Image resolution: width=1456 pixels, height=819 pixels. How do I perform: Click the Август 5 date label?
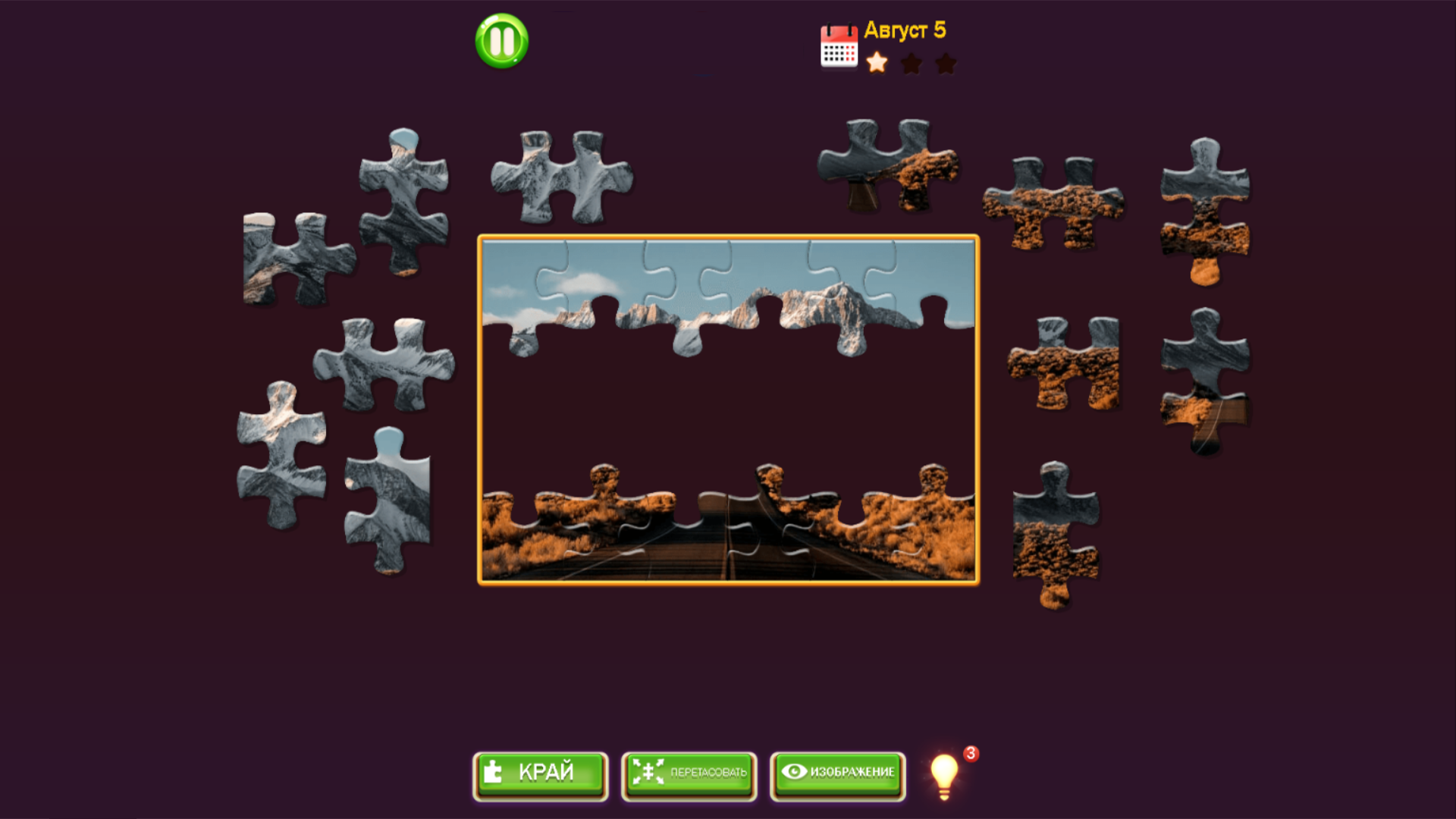click(x=907, y=30)
